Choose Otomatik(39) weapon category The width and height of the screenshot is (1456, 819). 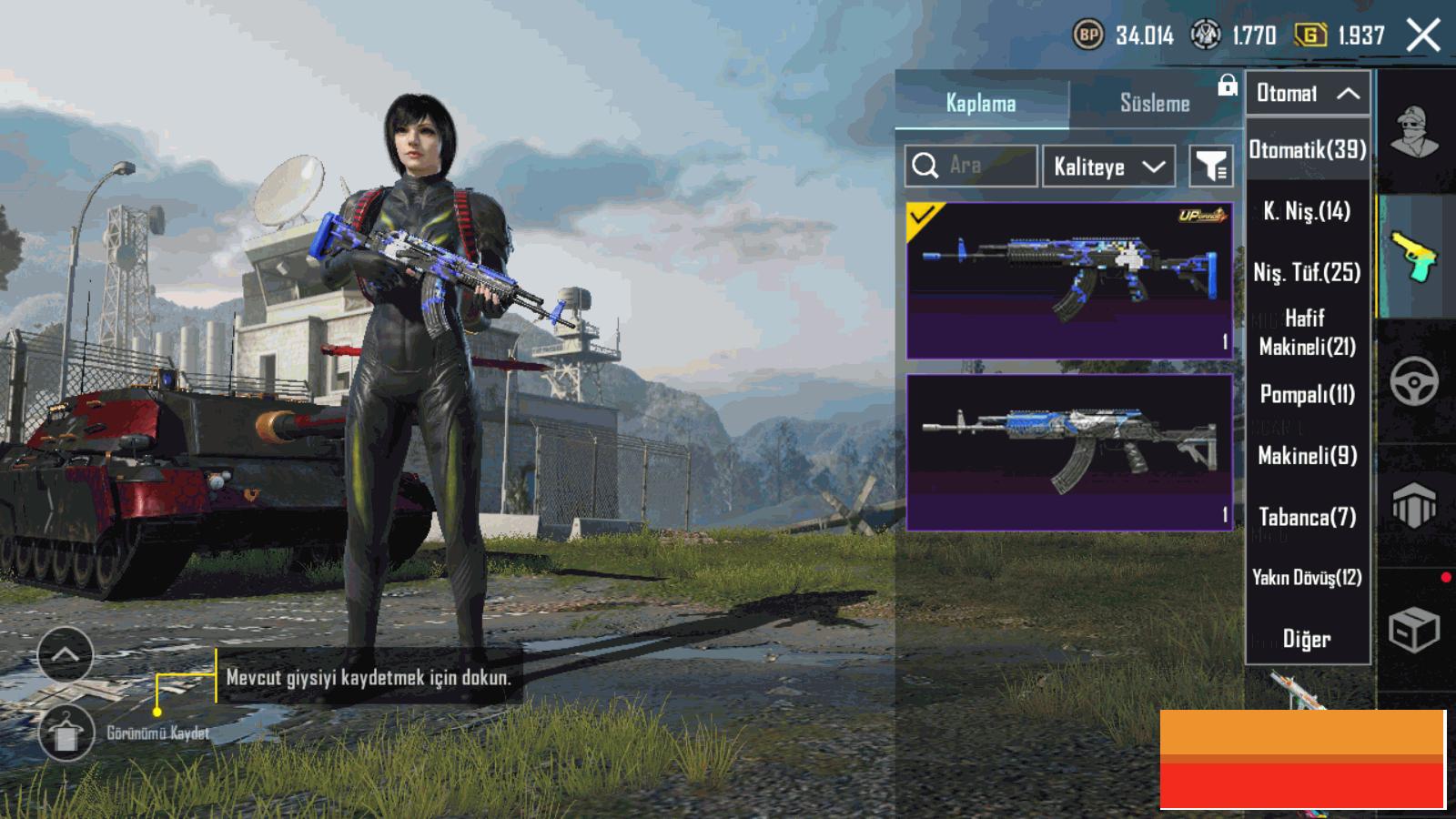coord(1308,150)
